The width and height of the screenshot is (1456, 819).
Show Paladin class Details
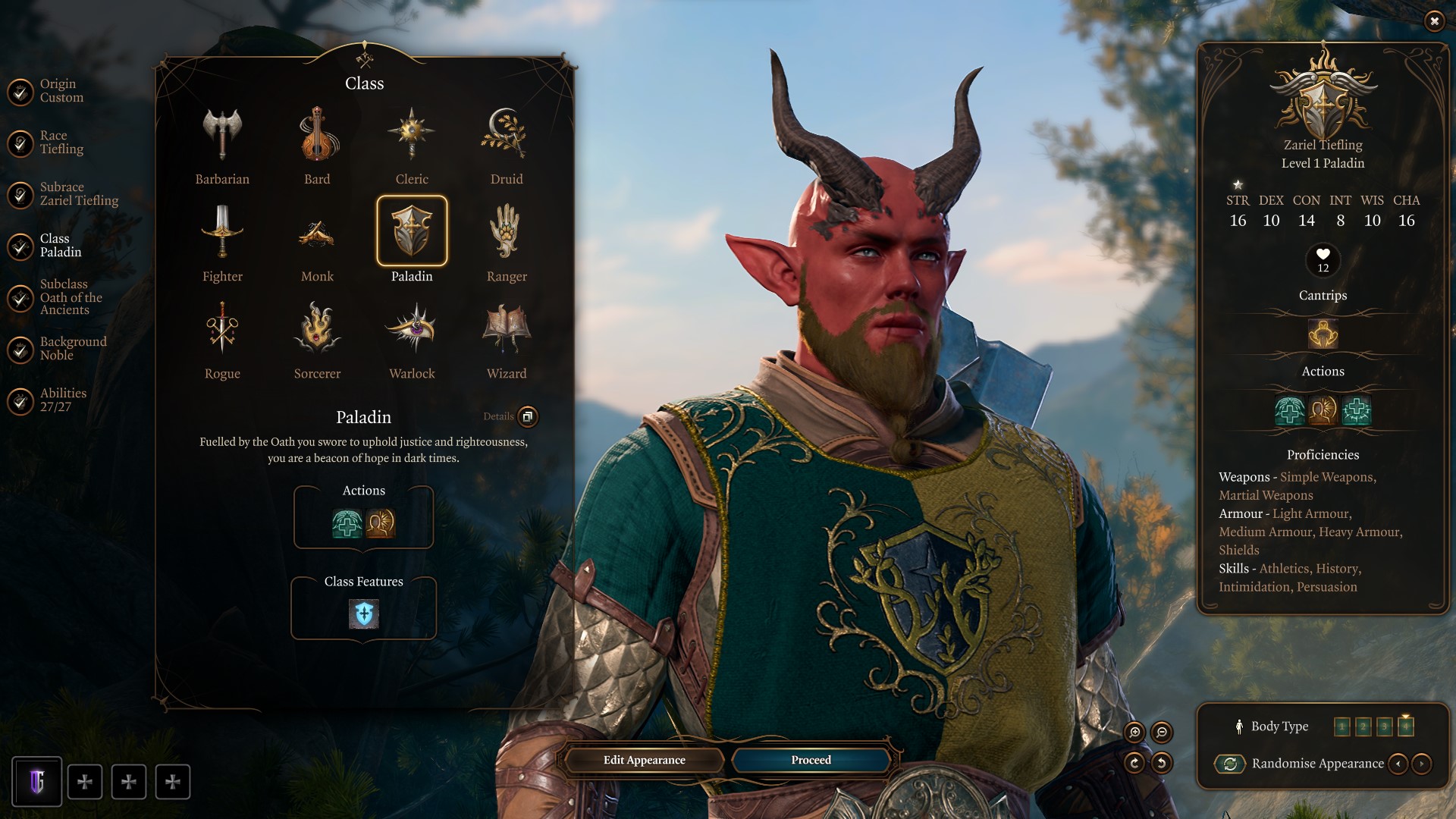tap(528, 416)
